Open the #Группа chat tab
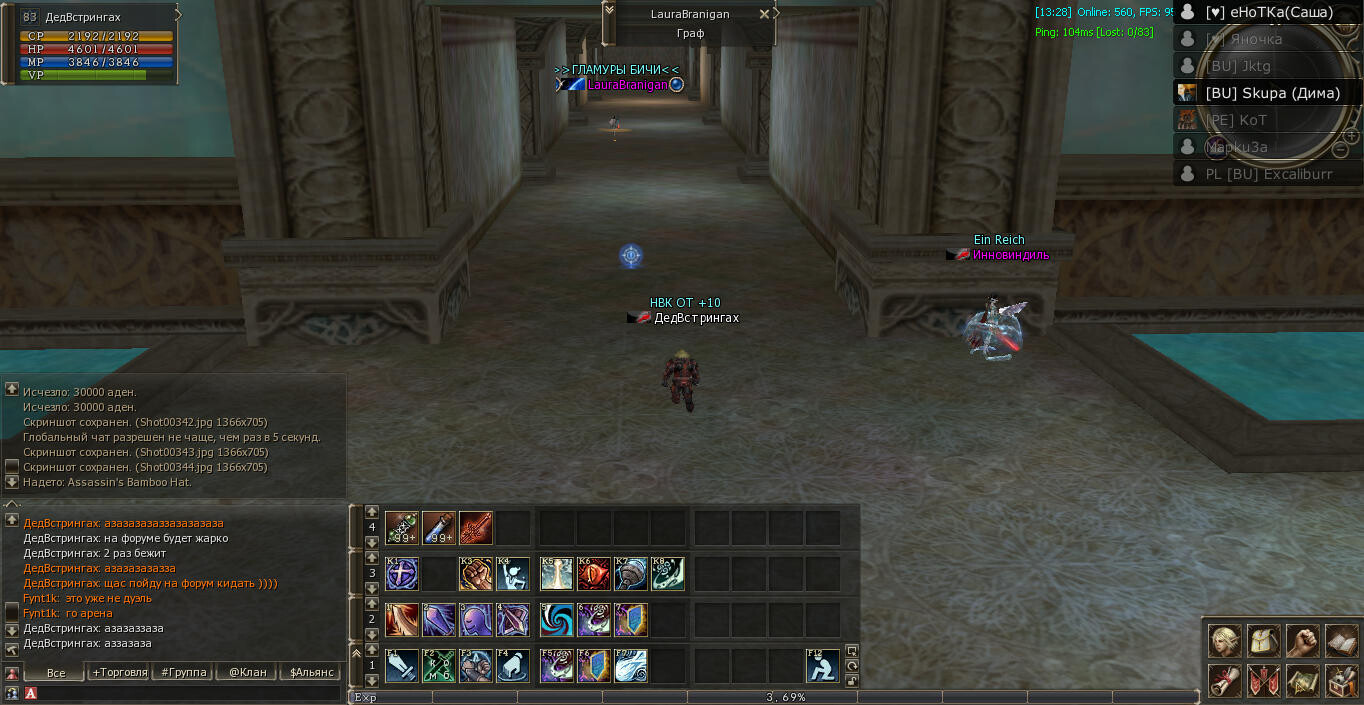The width and height of the screenshot is (1364, 705). click(183, 672)
